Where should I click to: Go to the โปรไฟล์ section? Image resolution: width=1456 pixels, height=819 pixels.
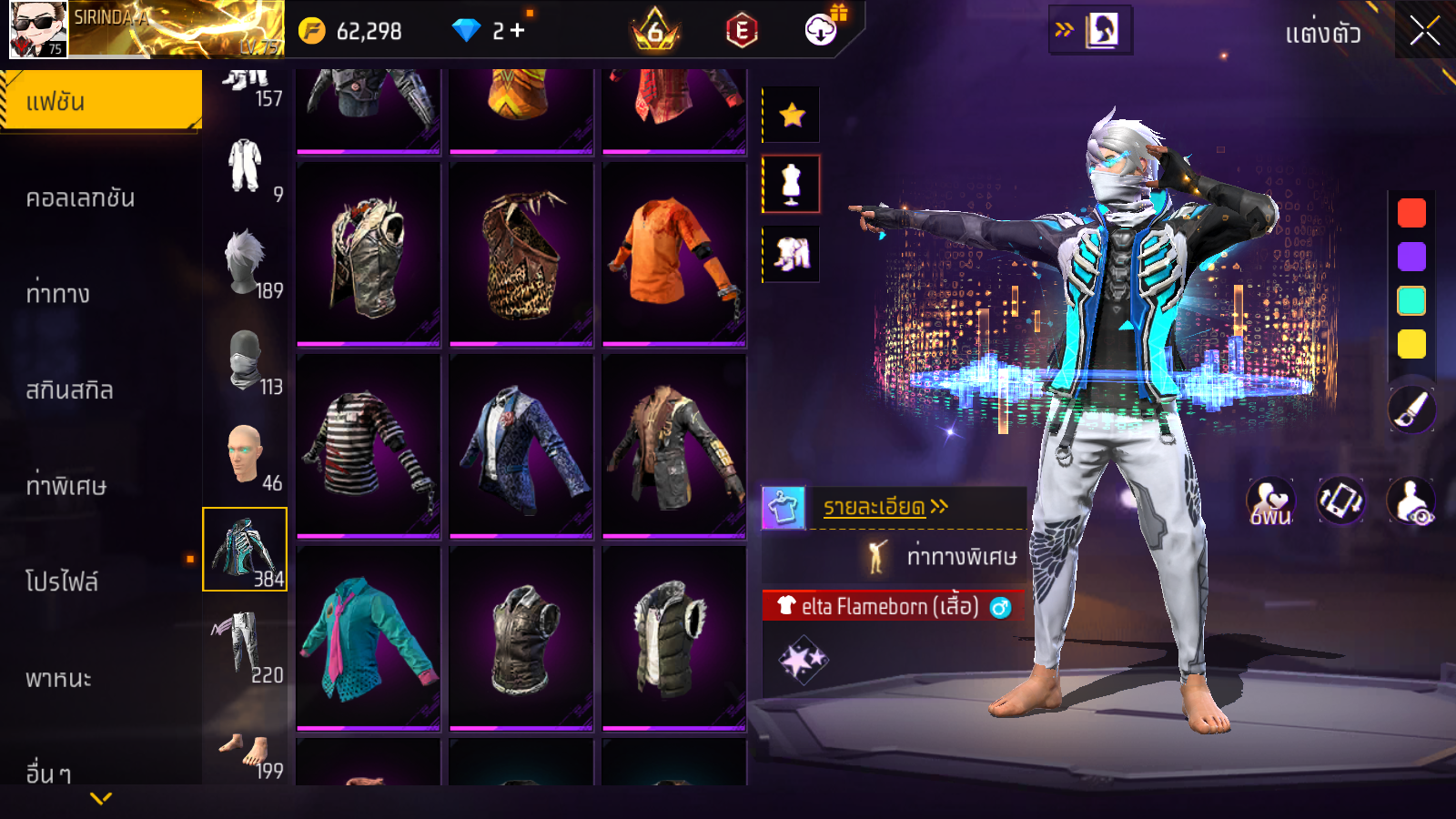click(x=62, y=581)
